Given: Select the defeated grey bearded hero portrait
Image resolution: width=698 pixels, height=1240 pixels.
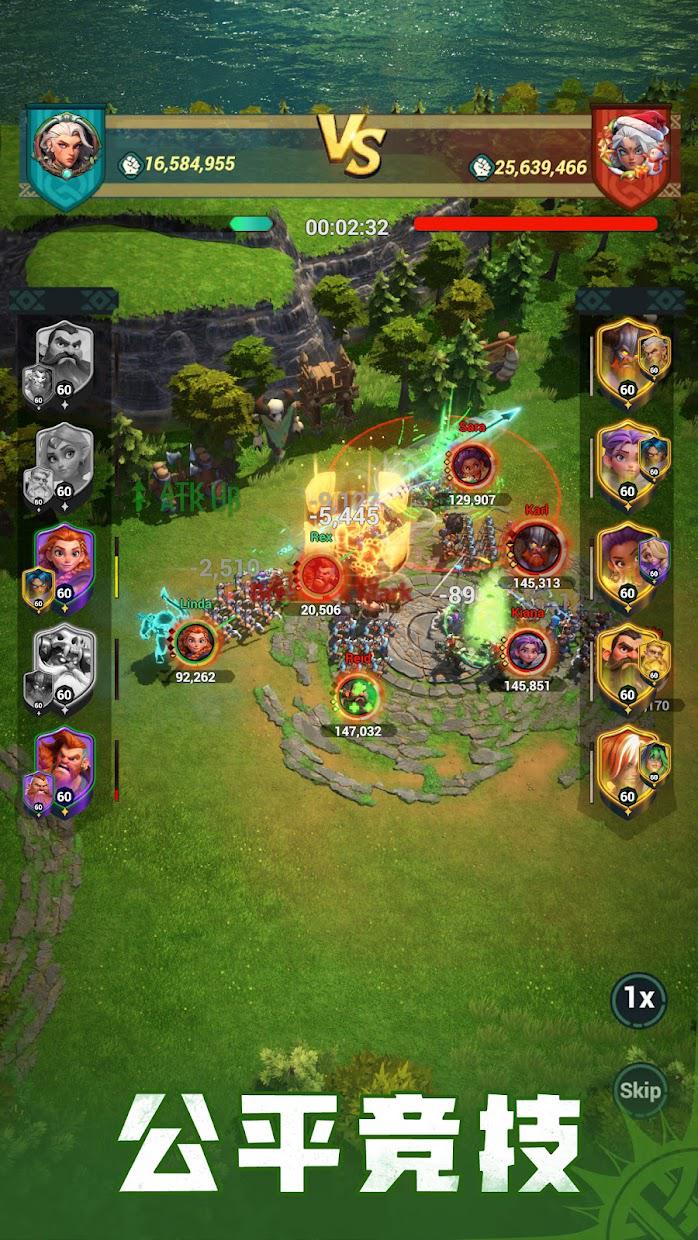Looking at the screenshot, I should (64, 360).
